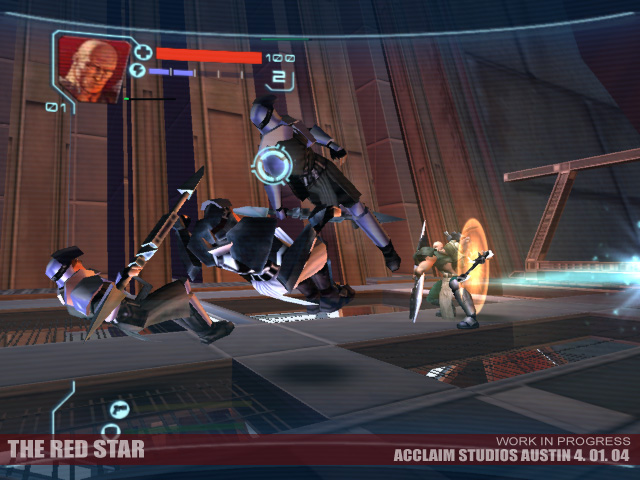This screenshot has width=640, height=480.
Task: Click the health cross icon
Action: coord(143,52)
